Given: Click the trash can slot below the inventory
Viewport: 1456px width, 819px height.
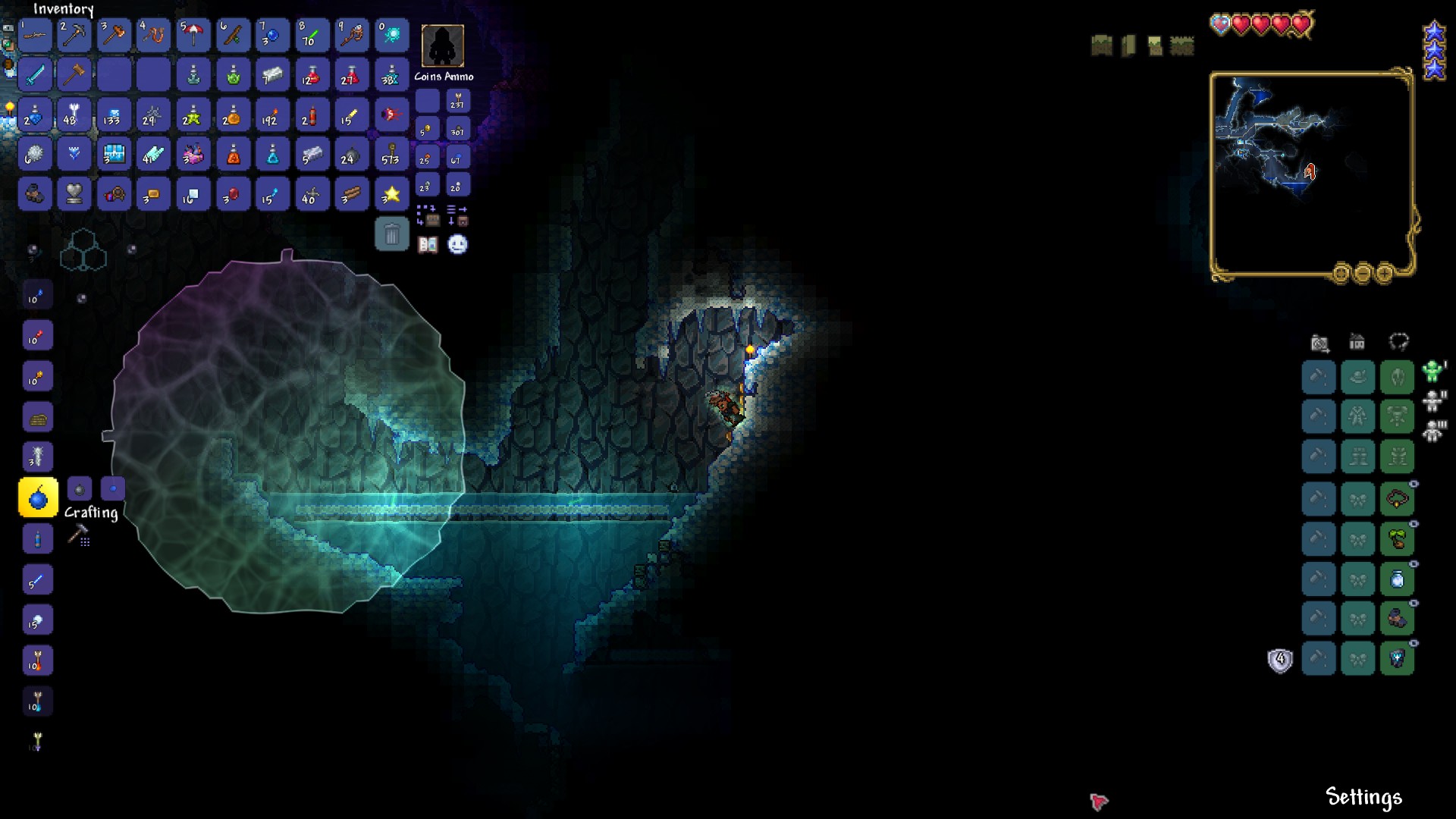Looking at the screenshot, I should click(x=392, y=234).
